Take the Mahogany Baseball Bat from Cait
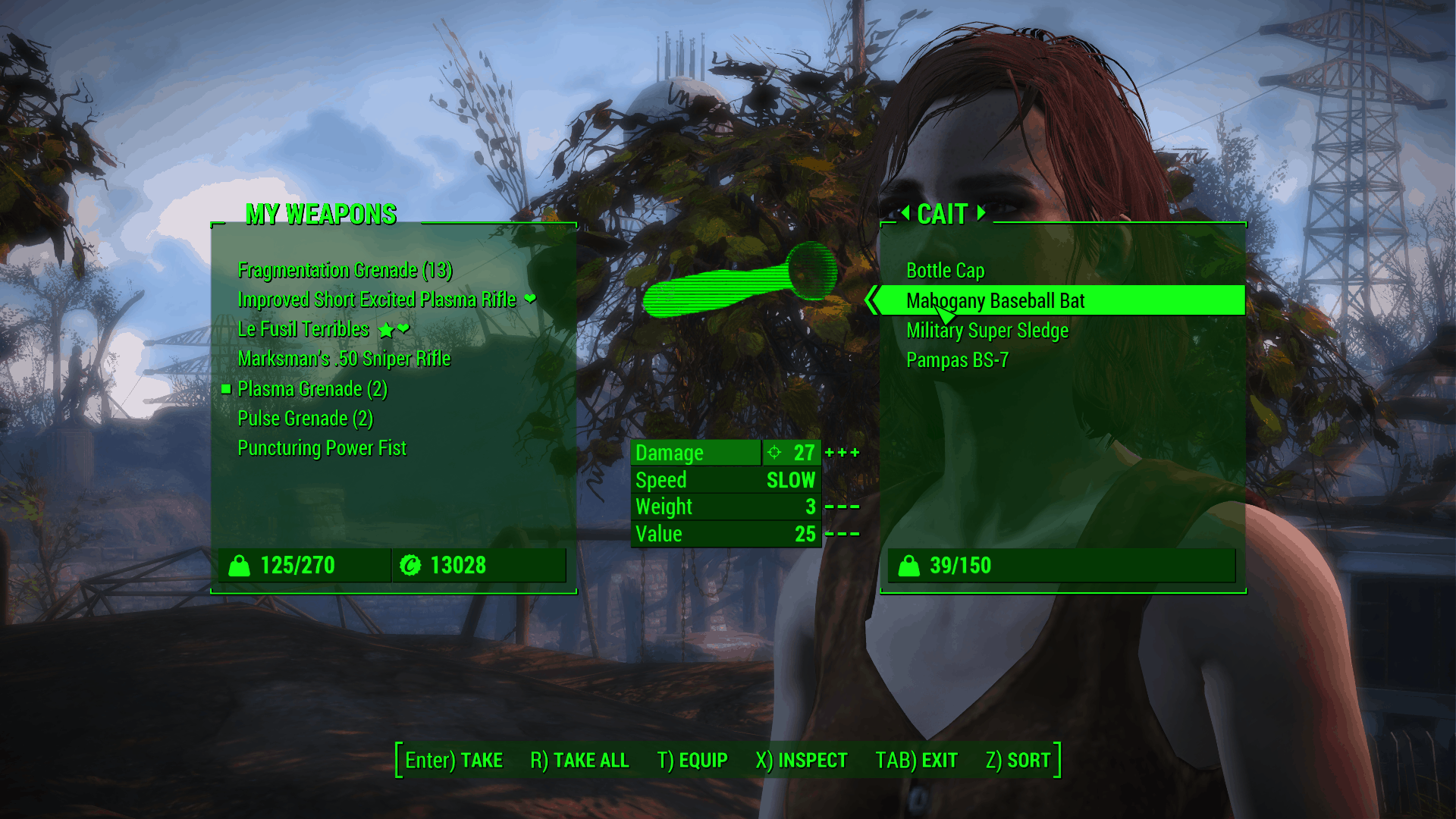This screenshot has width=1456, height=819. pos(995,301)
